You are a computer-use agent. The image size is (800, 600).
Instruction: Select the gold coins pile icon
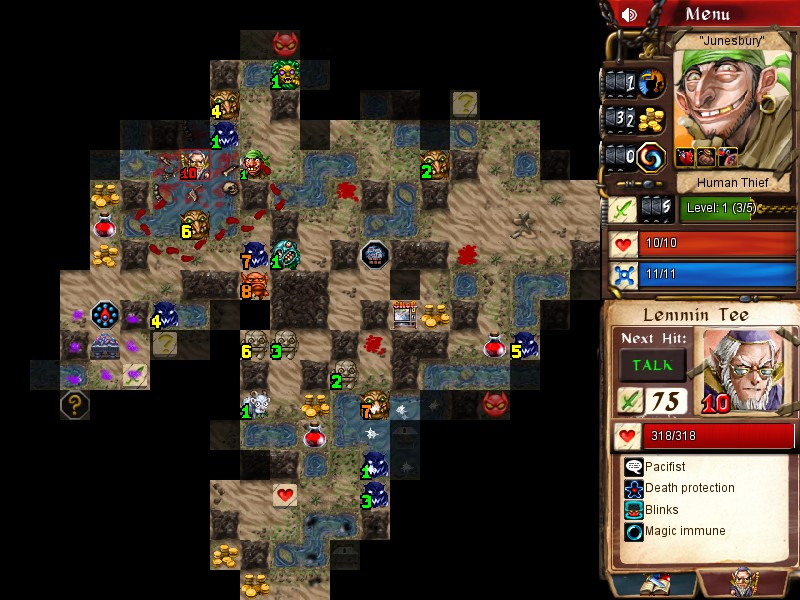[652, 119]
